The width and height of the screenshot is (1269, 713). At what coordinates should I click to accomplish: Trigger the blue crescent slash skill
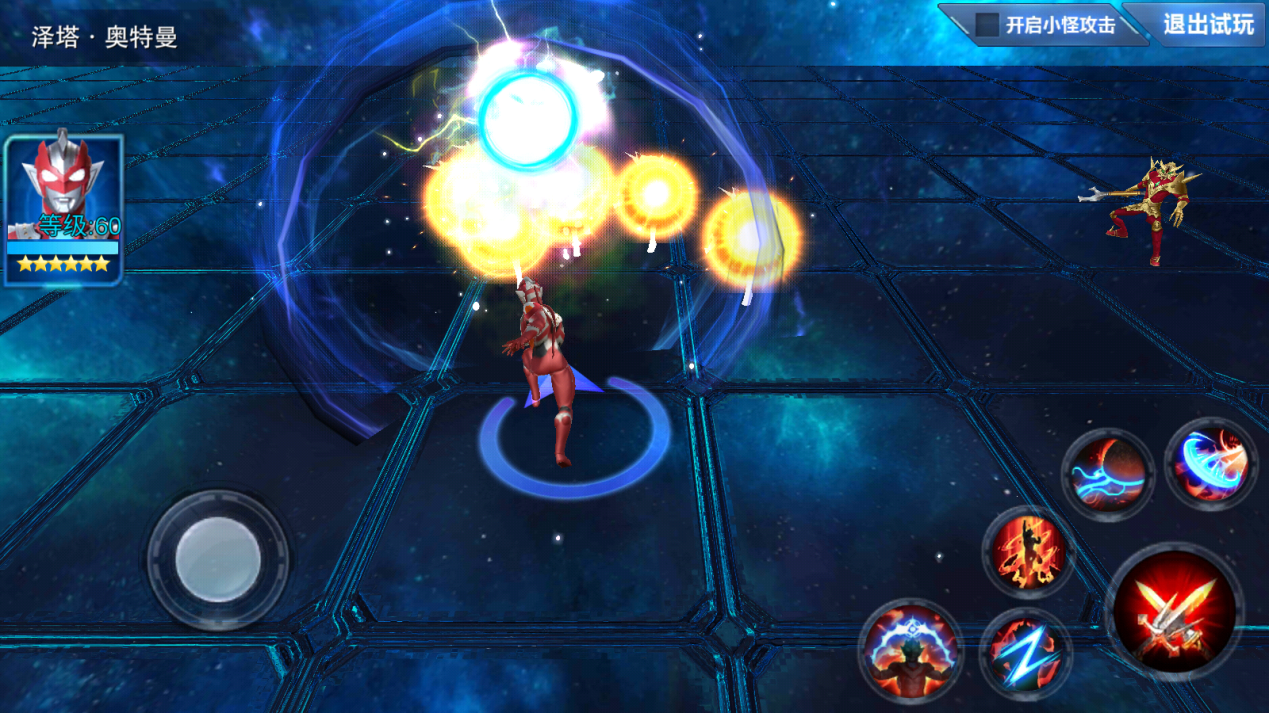1211,464
